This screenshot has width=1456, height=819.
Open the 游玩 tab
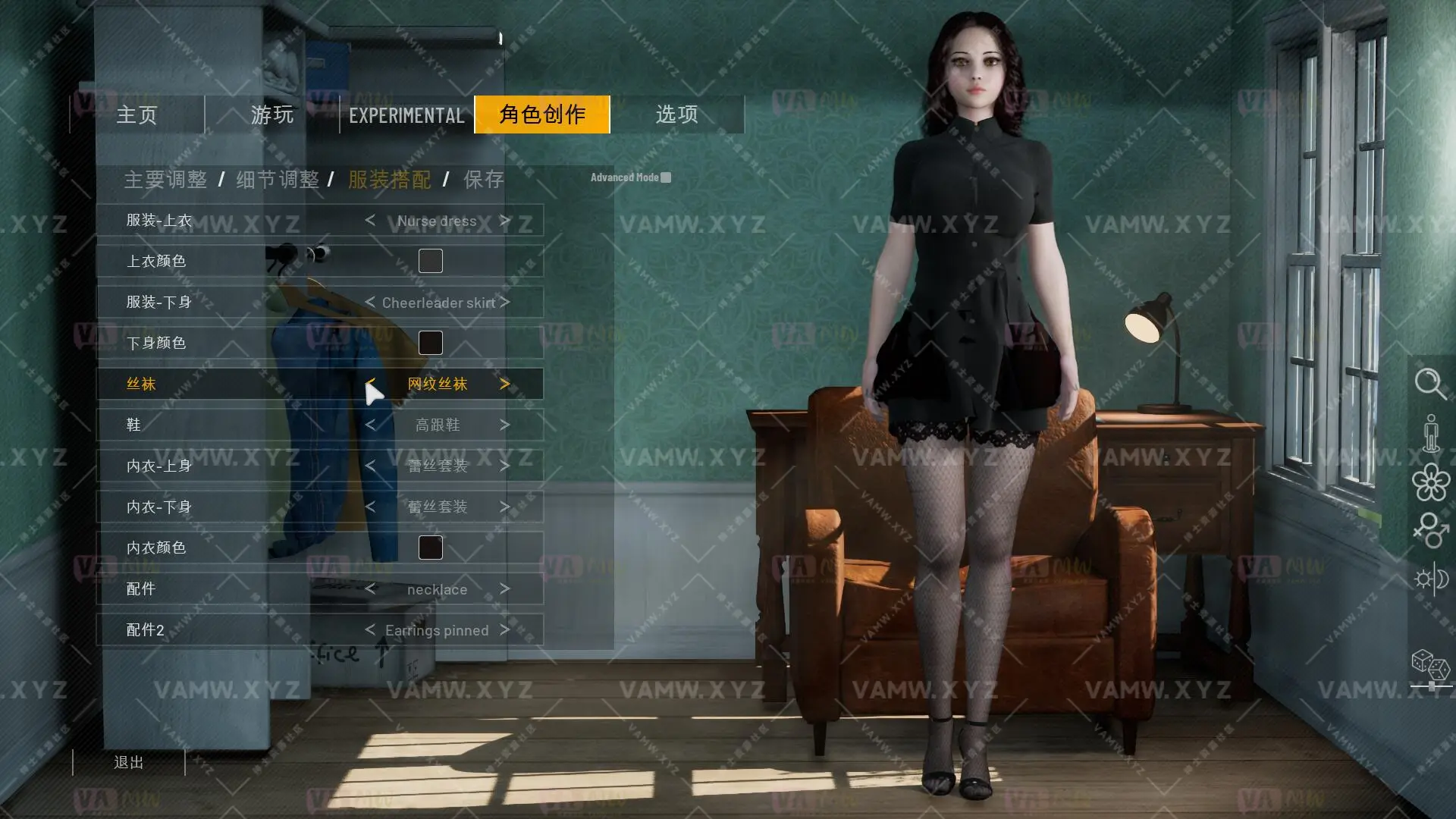click(x=271, y=115)
